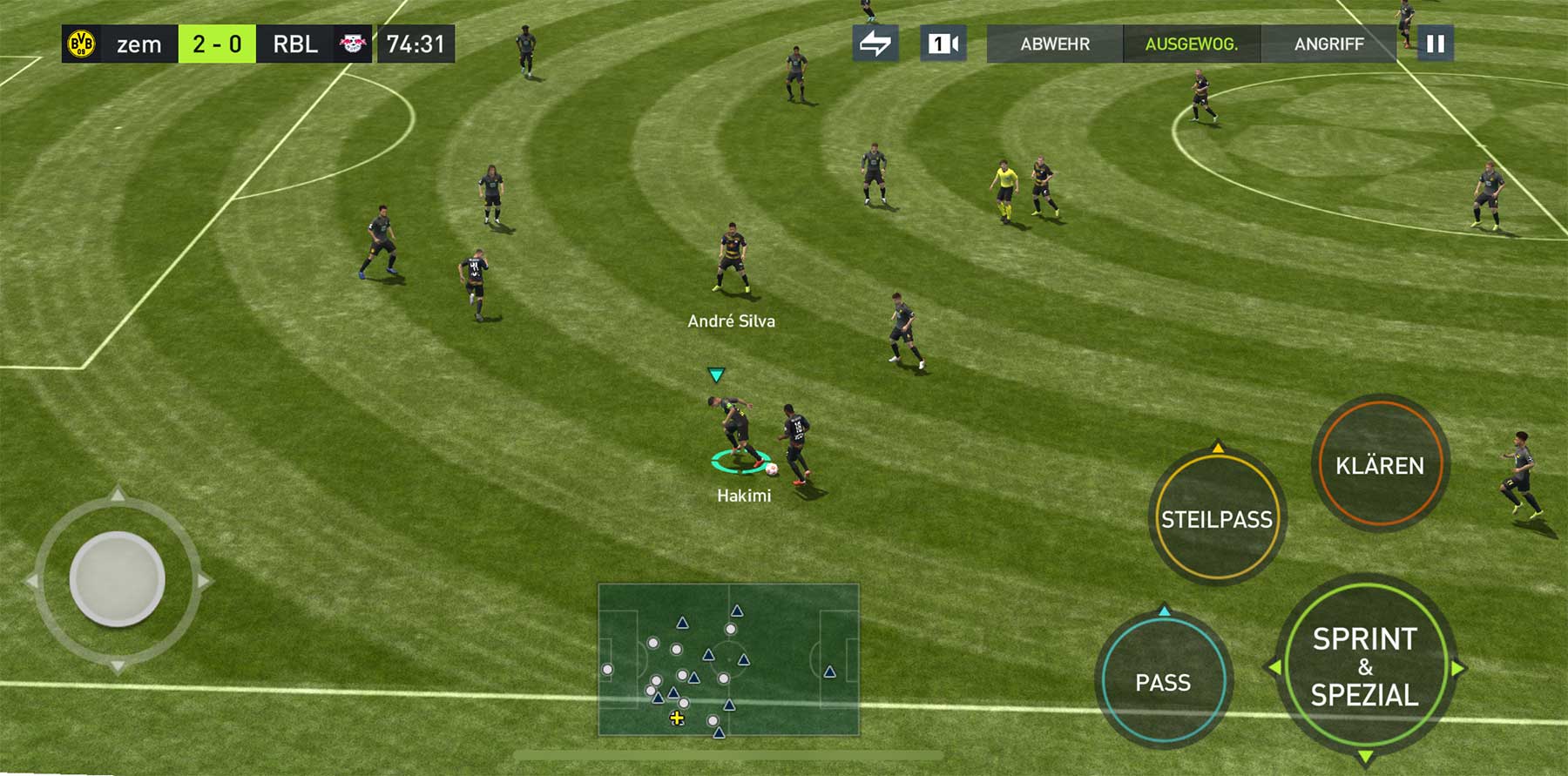The width and height of the screenshot is (1568, 776).
Task: Tap the player switch arrows icon
Action: pyautogui.click(x=875, y=44)
